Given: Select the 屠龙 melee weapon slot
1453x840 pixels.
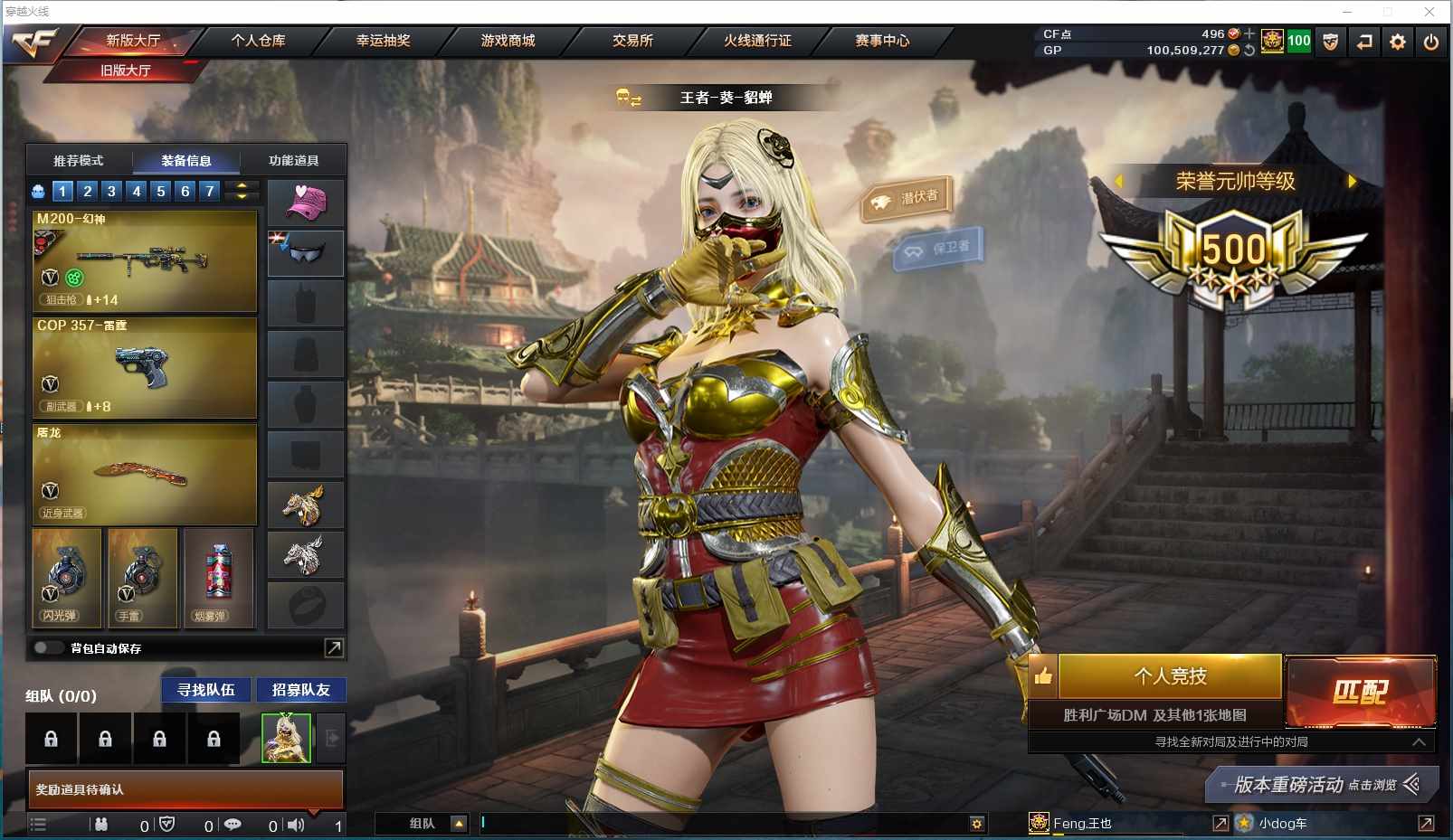Looking at the screenshot, I should click(x=145, y=474).
